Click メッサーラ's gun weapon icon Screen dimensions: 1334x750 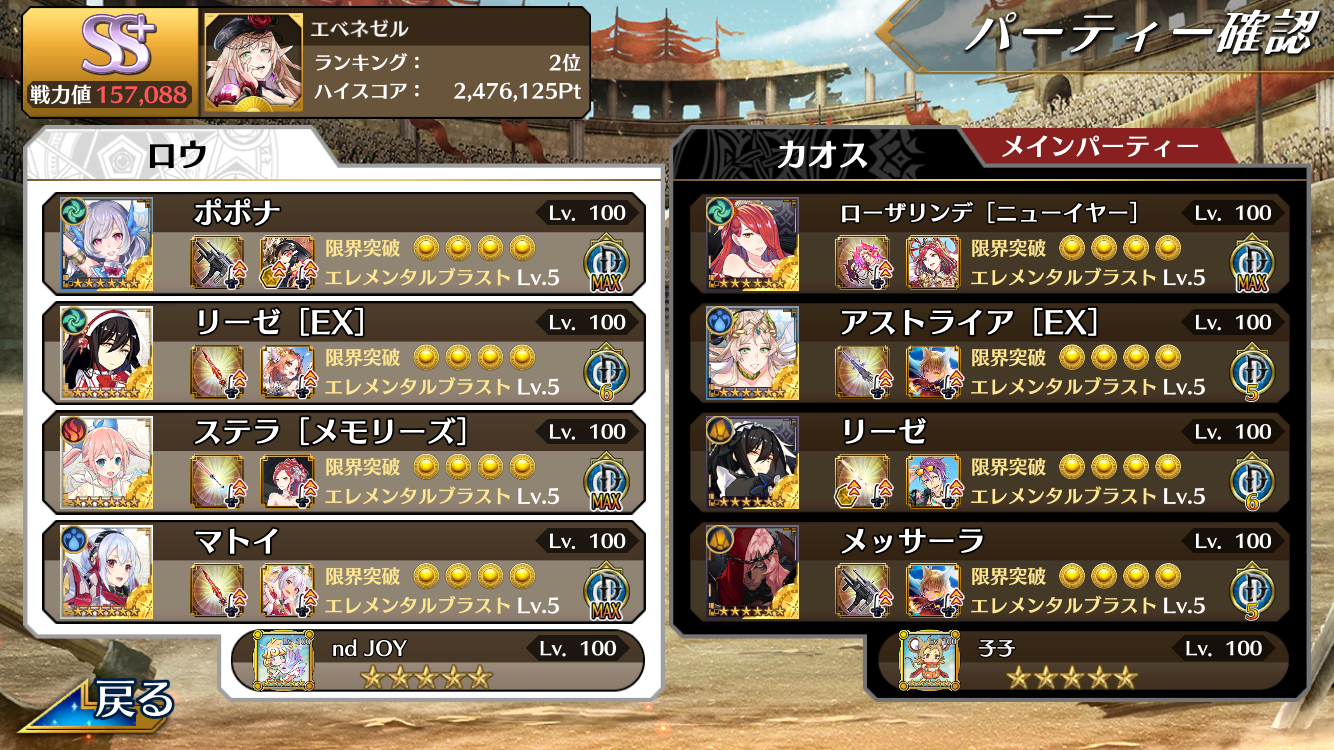tap(862, 589)
